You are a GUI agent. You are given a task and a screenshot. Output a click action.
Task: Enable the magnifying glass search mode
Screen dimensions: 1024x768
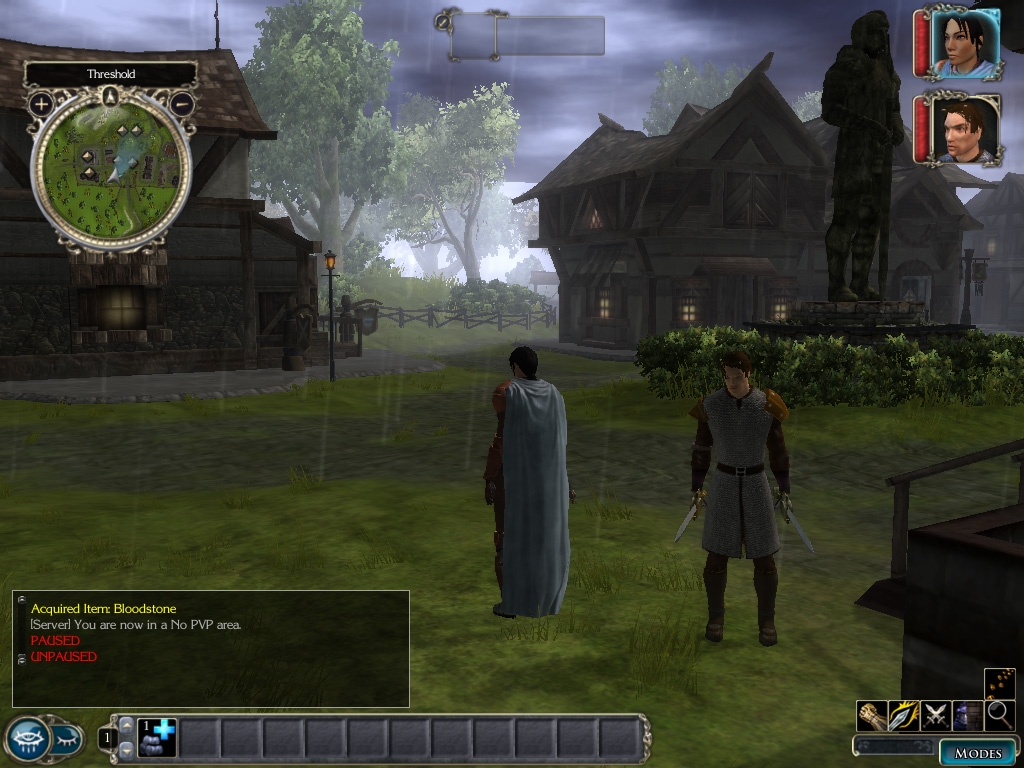coord(999,716)
